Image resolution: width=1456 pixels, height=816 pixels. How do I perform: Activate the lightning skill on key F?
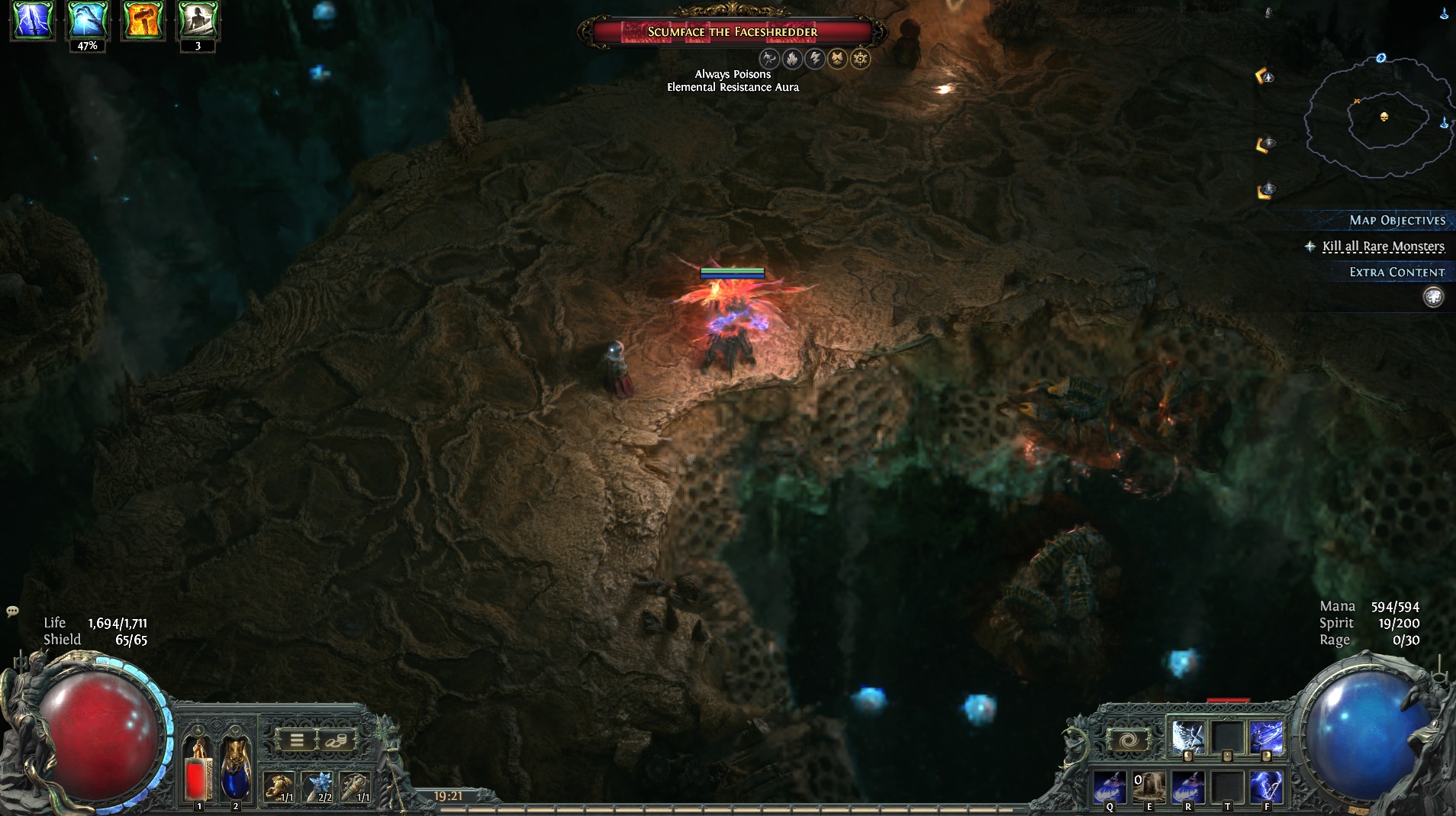click(x=1267, y=786)
